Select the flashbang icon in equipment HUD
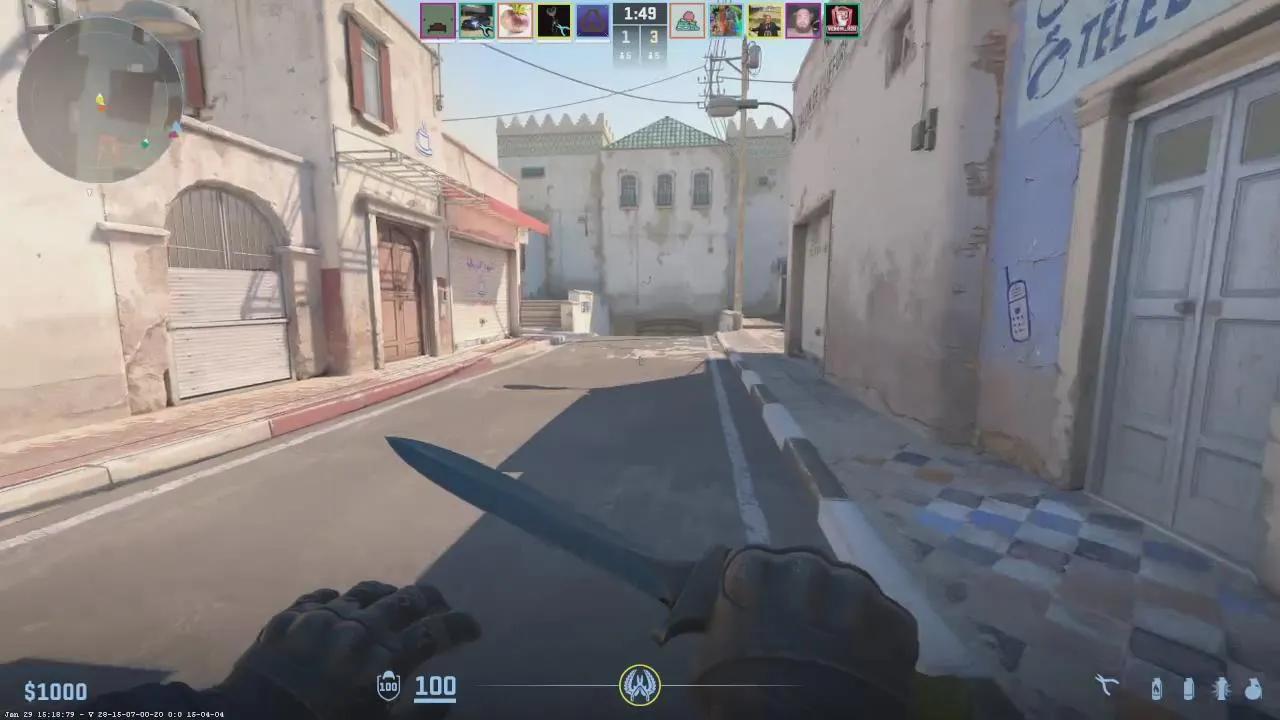 pyautogui.click(x=1222, y=688)
